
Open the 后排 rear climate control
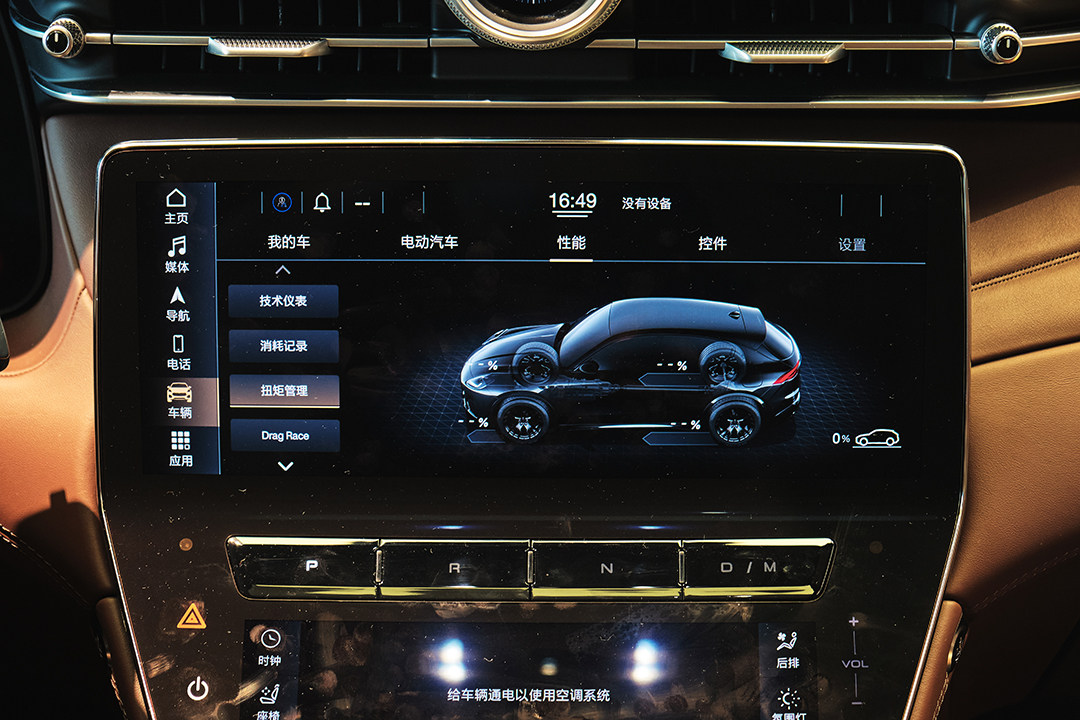787,649
